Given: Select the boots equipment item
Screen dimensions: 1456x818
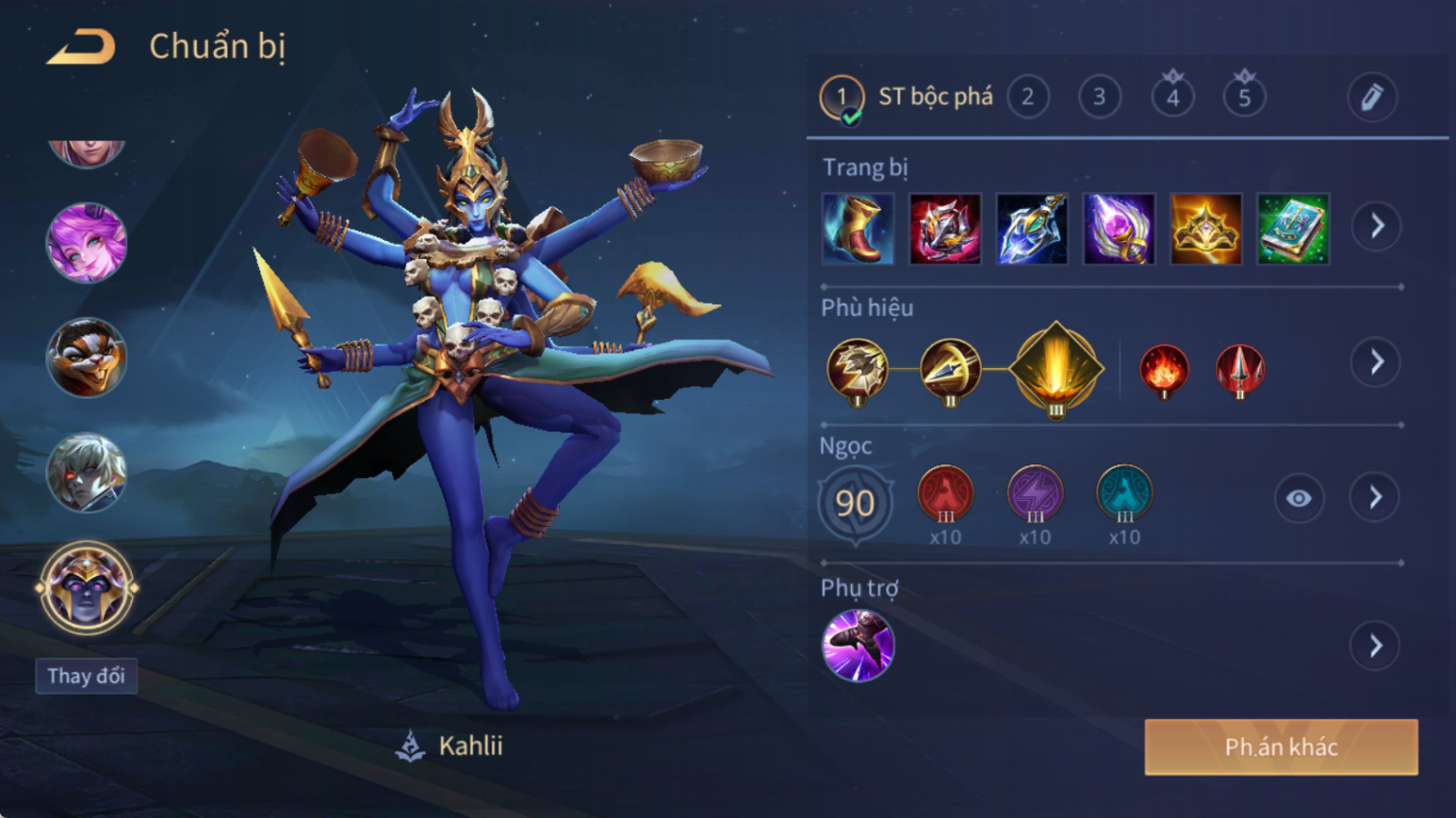Looking at the screenshot, I should pos(858,229).
